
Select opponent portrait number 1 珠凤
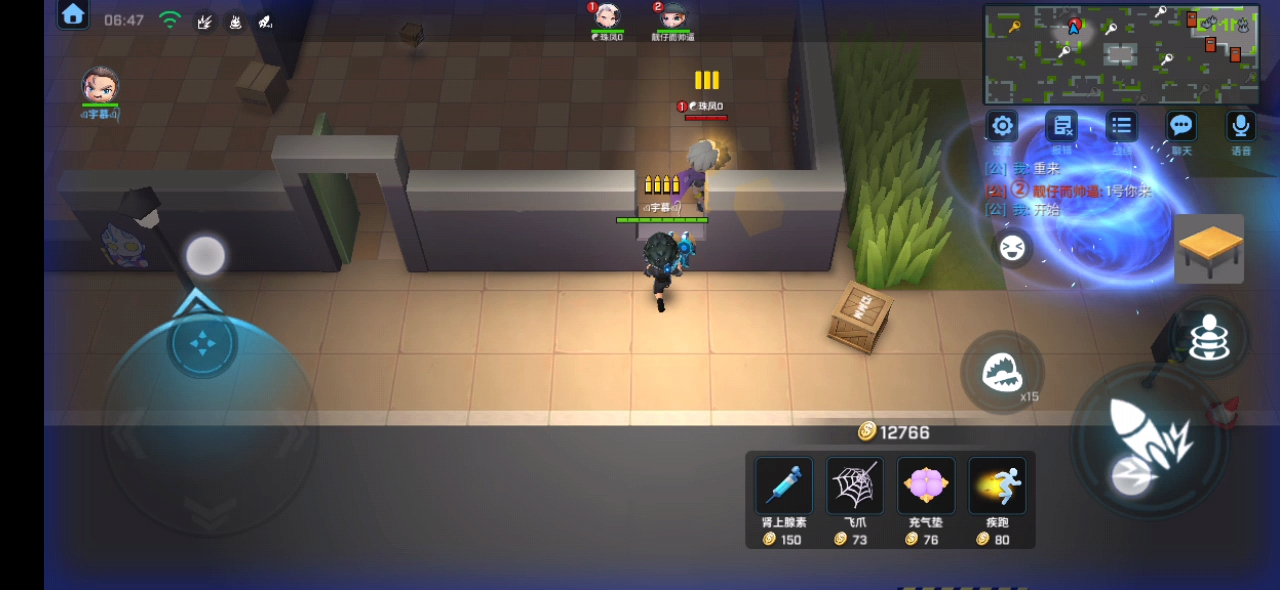(x=607, y=18)
